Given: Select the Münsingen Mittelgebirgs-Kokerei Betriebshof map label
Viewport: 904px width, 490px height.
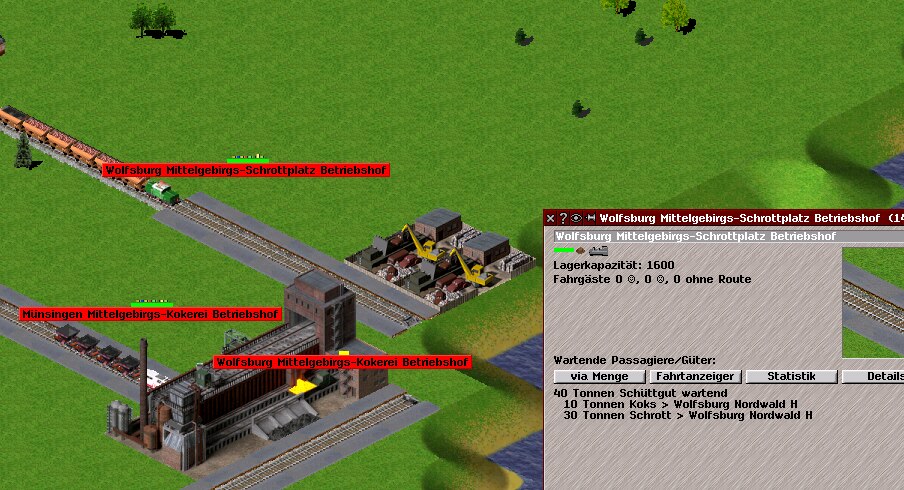Looking at the screenshot, I should click(x=150, y=314).
